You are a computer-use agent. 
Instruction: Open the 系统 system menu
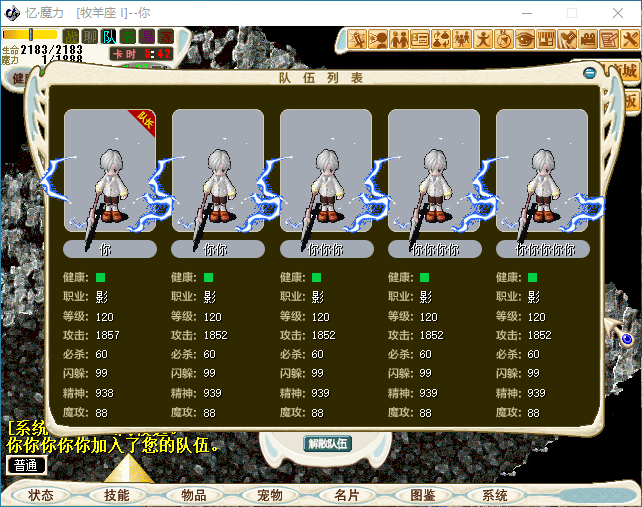point(495,495)
